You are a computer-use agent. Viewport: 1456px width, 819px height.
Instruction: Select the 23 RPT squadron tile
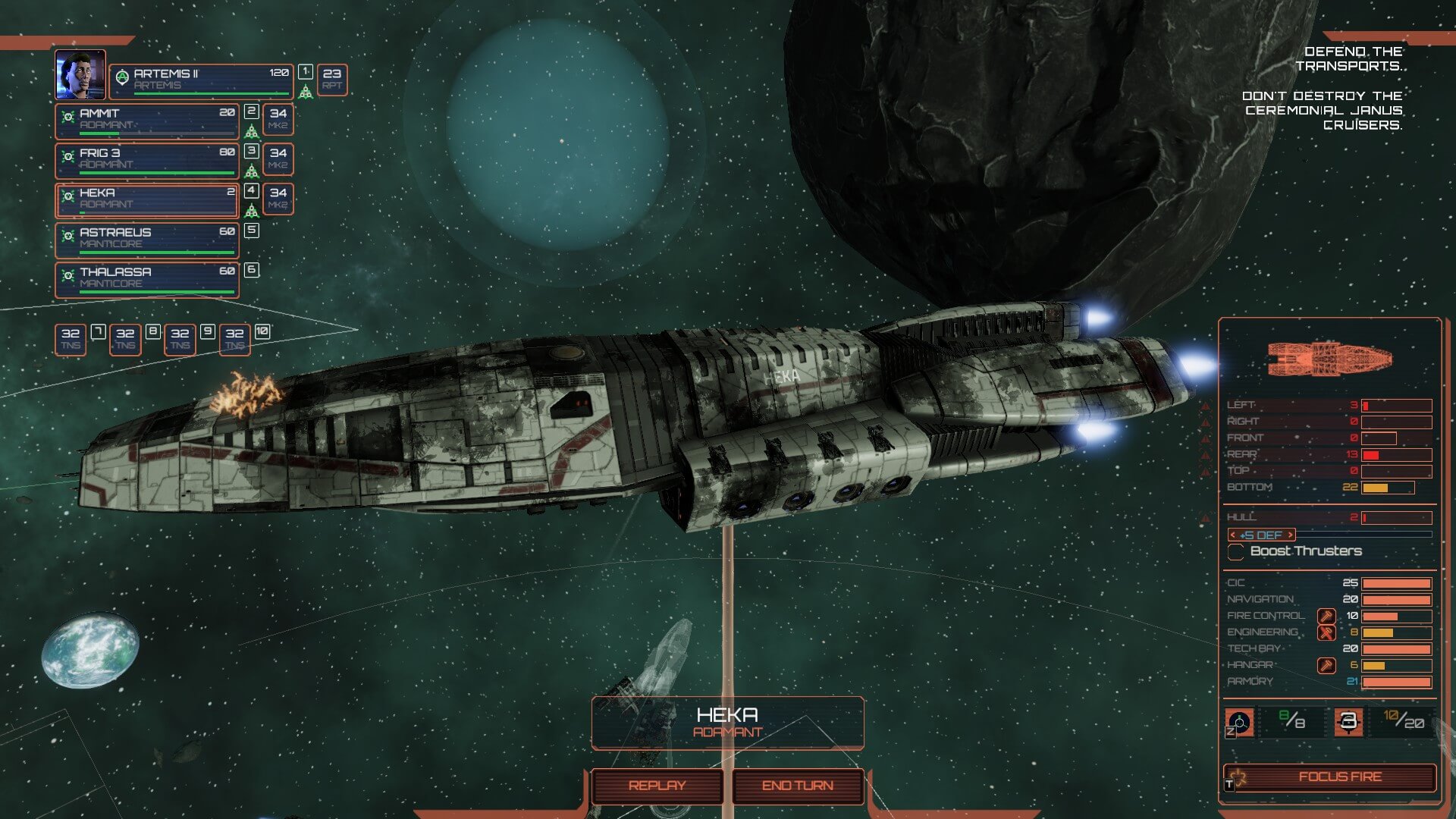(331, 79)
